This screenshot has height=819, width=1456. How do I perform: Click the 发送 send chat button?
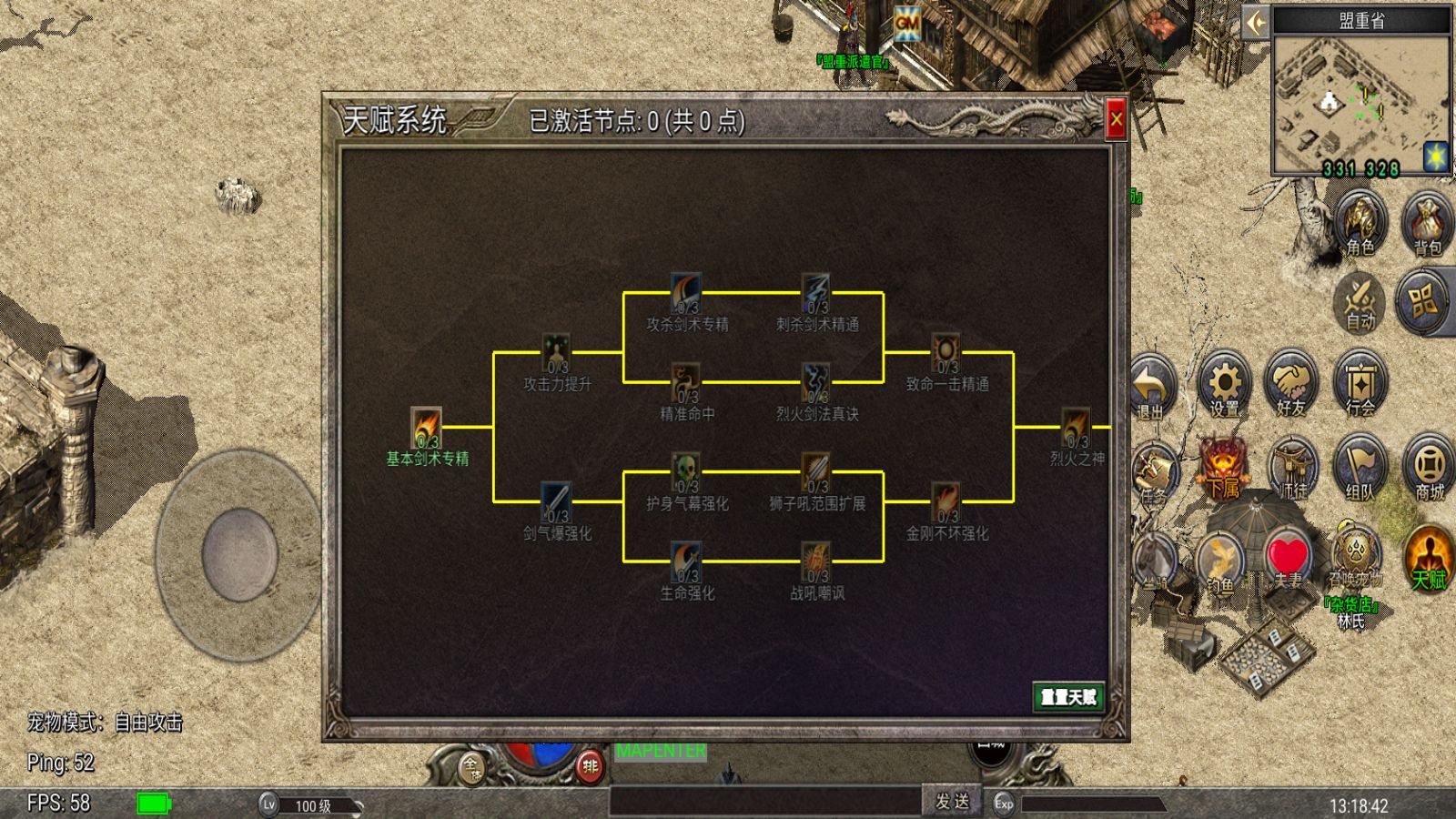click(953, 801)
